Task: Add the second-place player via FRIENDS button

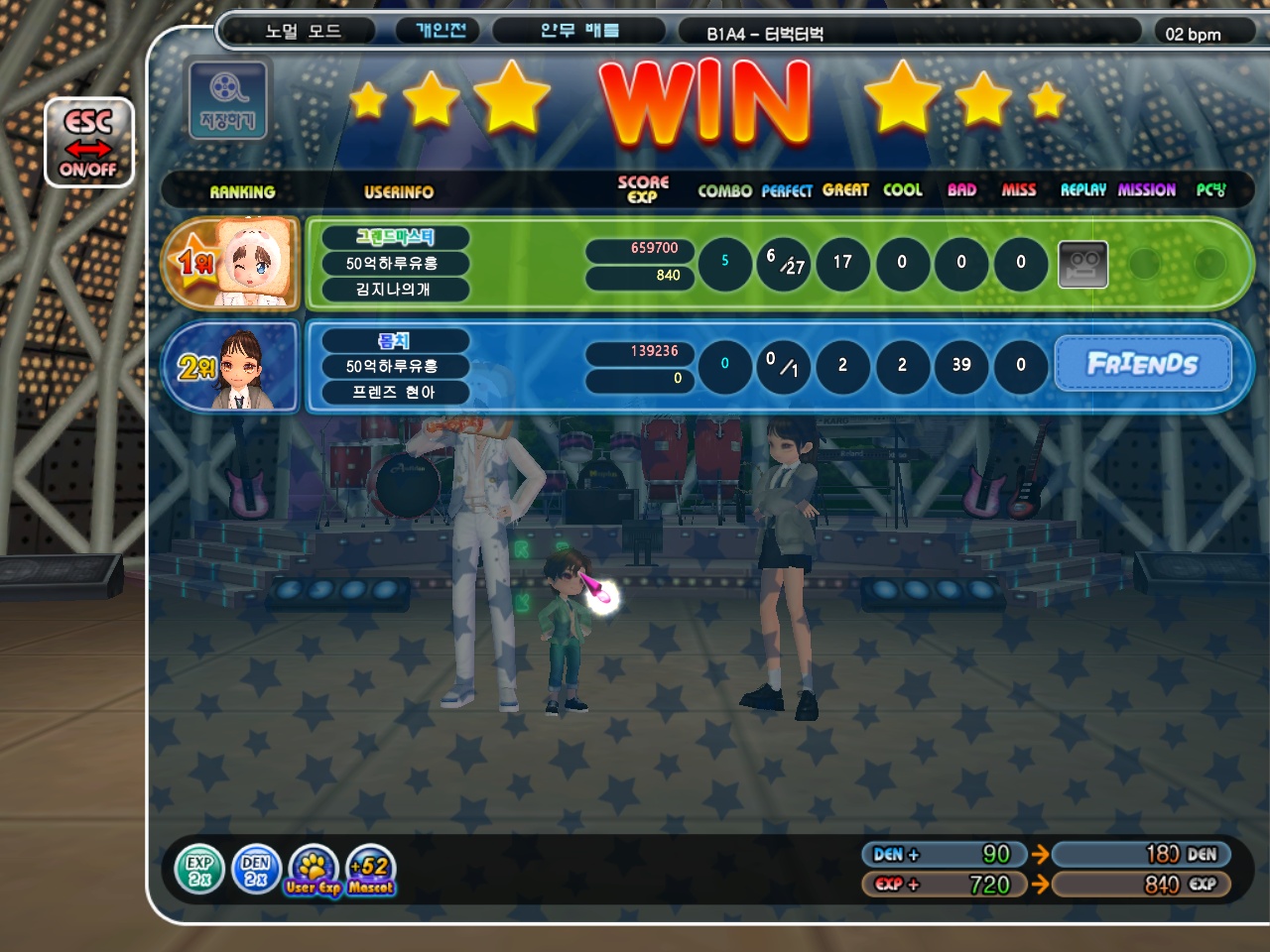Action: (x=1142, y=364)
